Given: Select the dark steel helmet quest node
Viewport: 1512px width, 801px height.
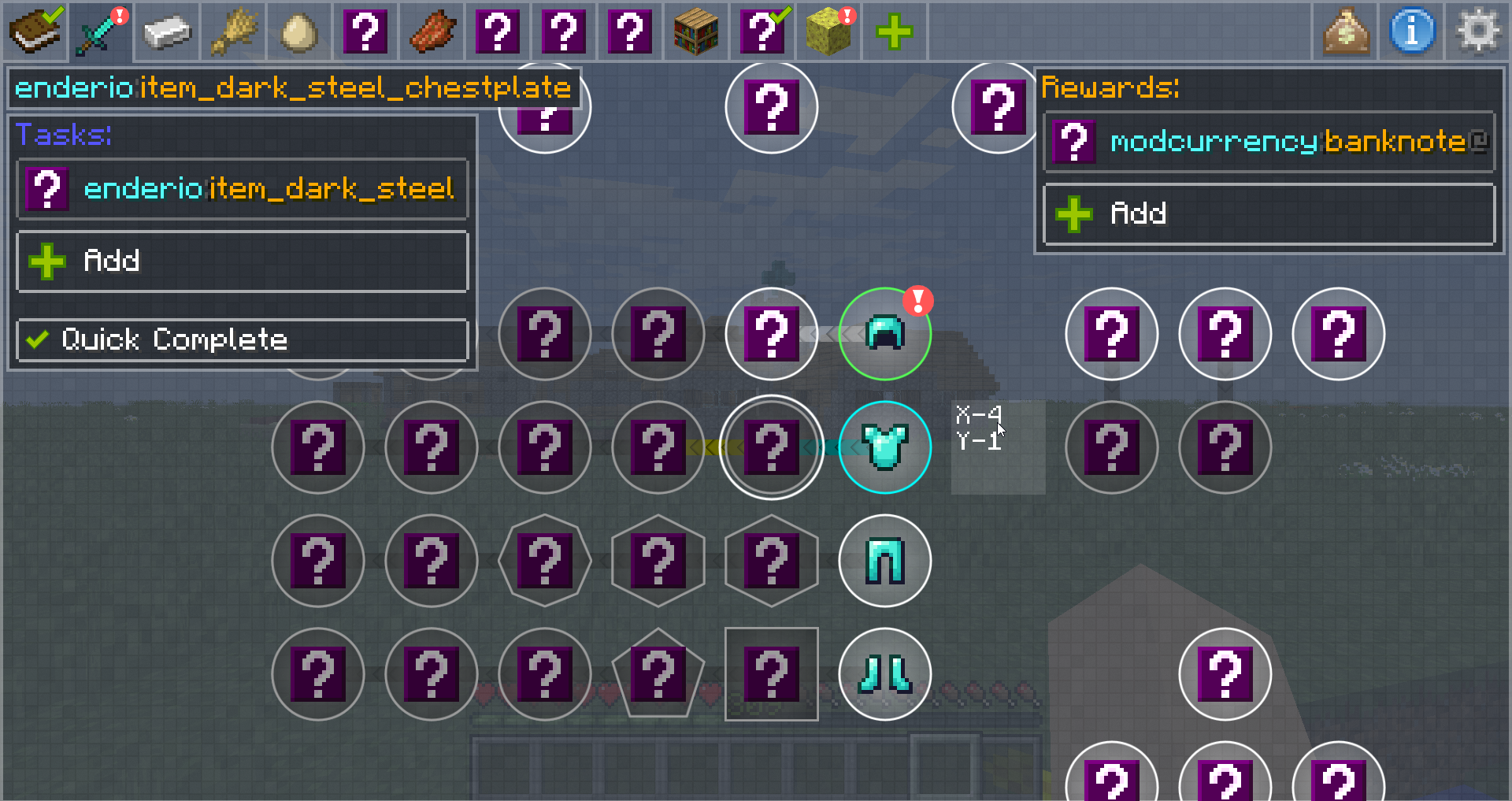Looking at the screenshot, I should click(x=885, y=334).
